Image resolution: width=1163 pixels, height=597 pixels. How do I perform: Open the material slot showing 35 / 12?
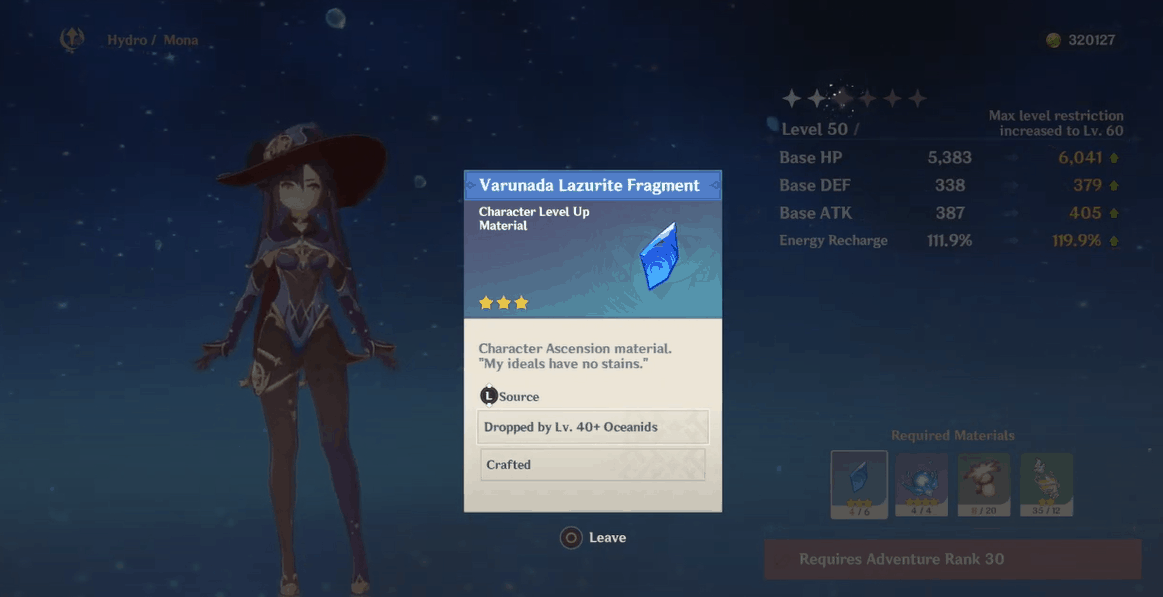(x=1046, y=484)
